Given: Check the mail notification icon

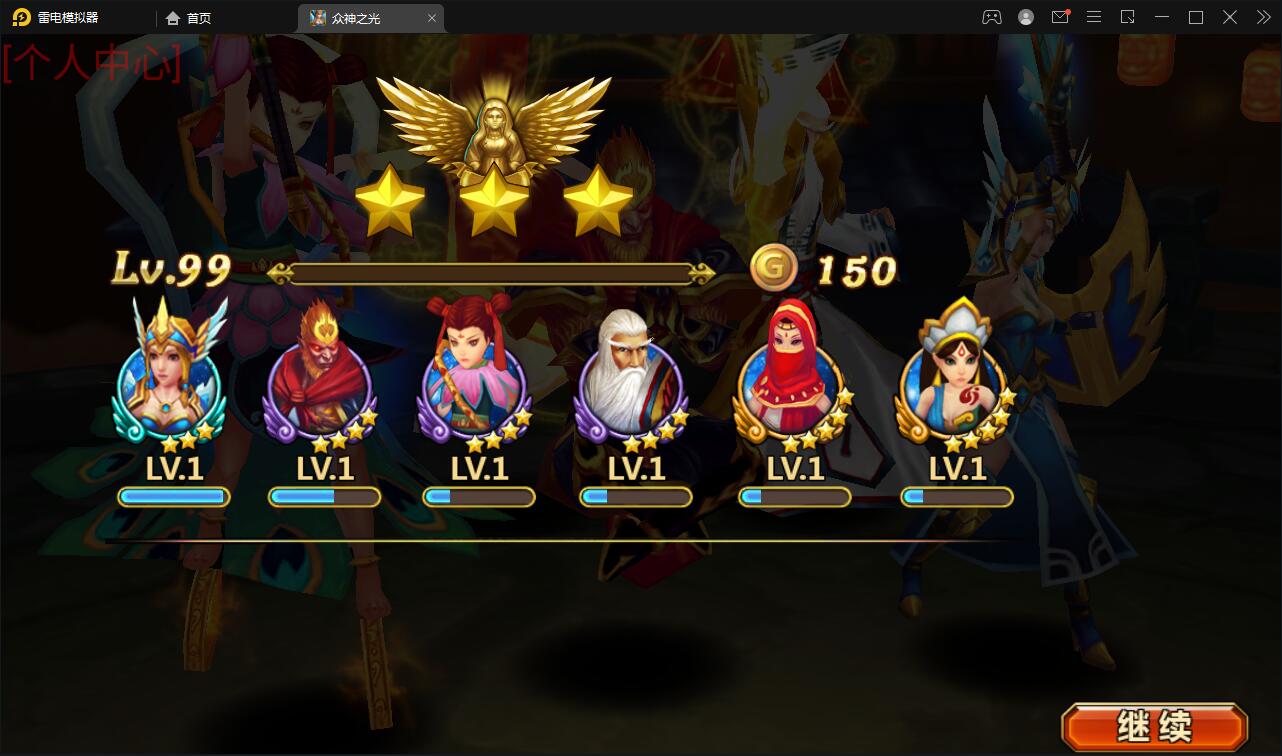Looking at the screenshot, I should click(1060, 16).
